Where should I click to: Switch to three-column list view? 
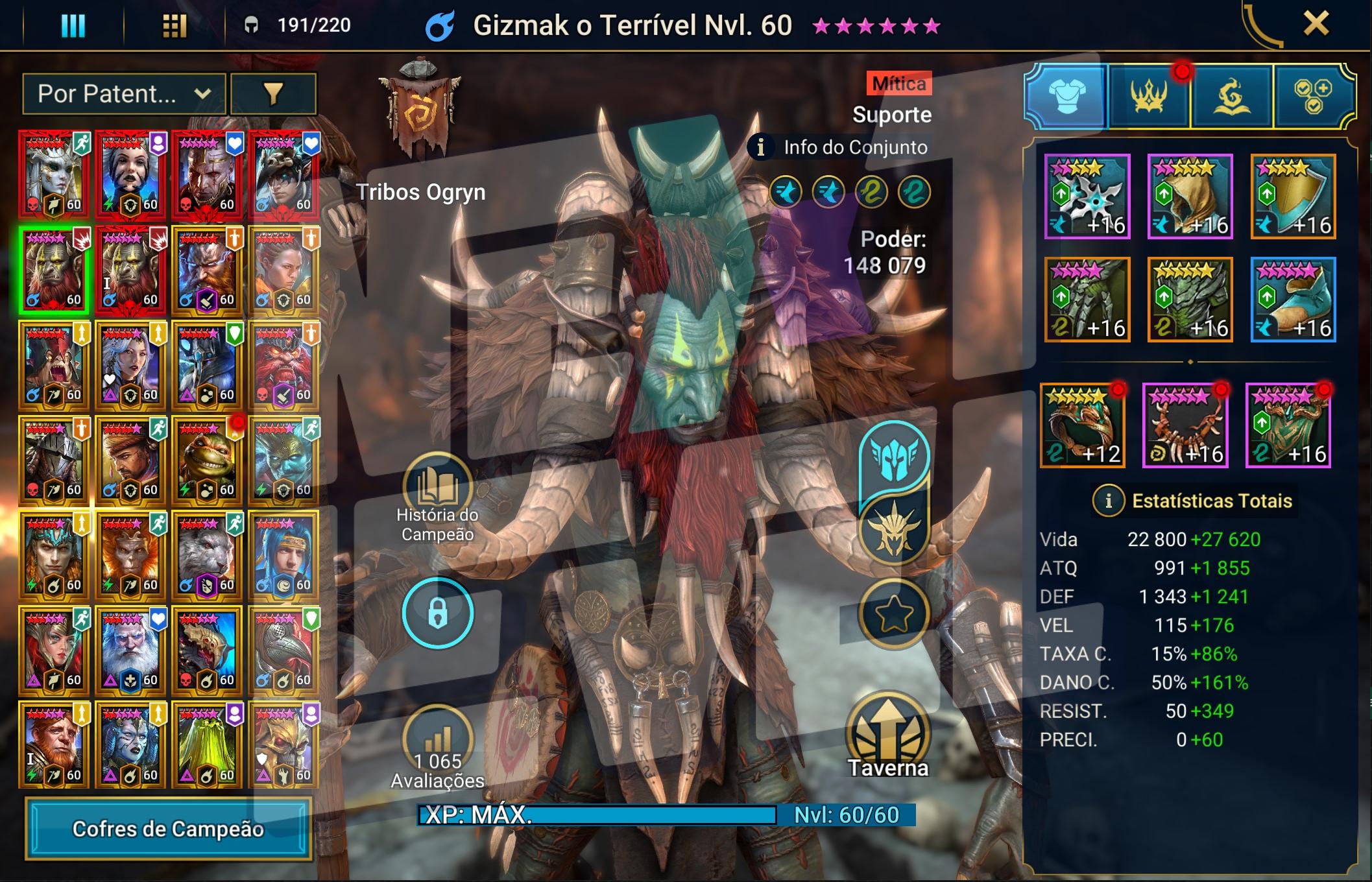coord(73,26)
